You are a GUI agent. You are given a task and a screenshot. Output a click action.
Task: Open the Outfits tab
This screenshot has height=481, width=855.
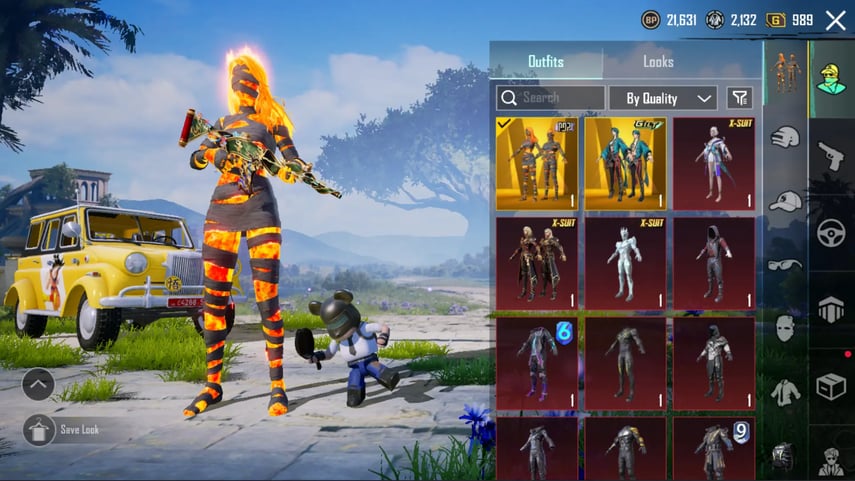pos(546,62)
